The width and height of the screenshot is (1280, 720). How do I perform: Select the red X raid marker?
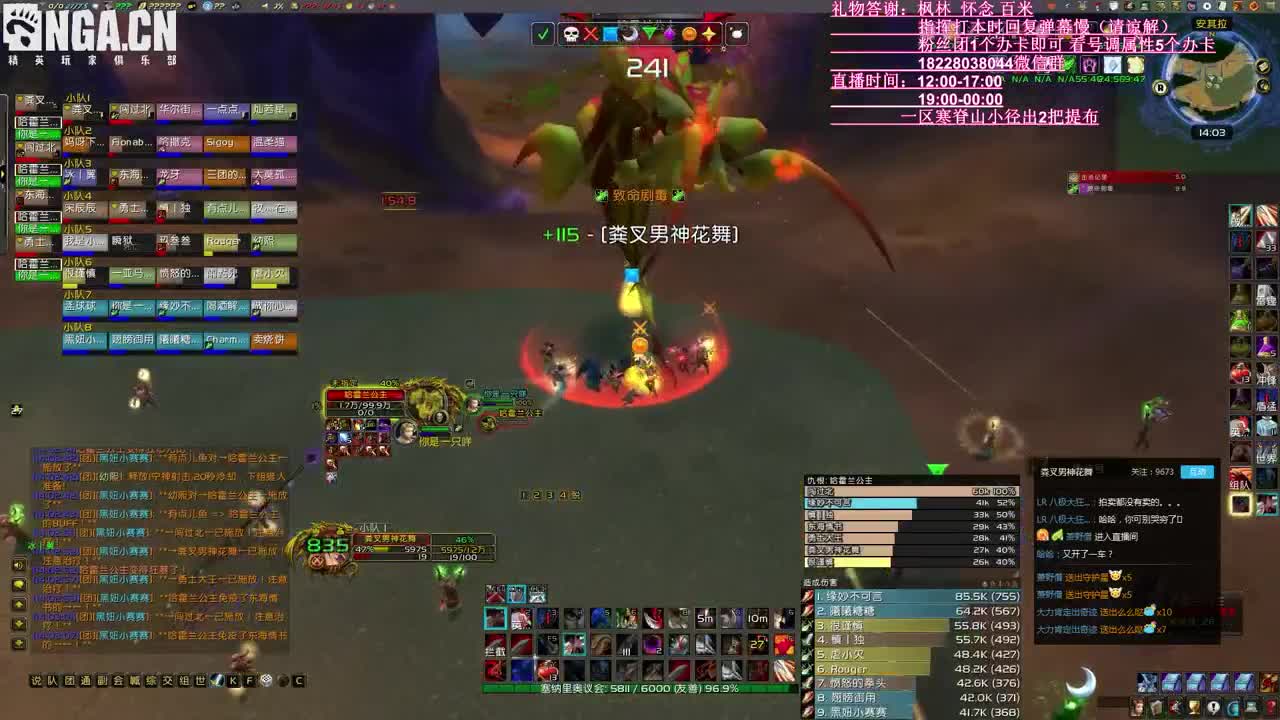(590, 33)
